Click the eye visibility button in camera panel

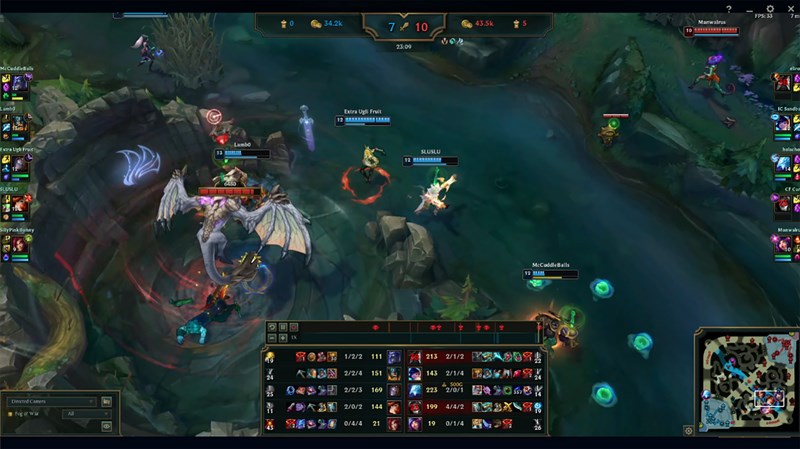point(107,426)
